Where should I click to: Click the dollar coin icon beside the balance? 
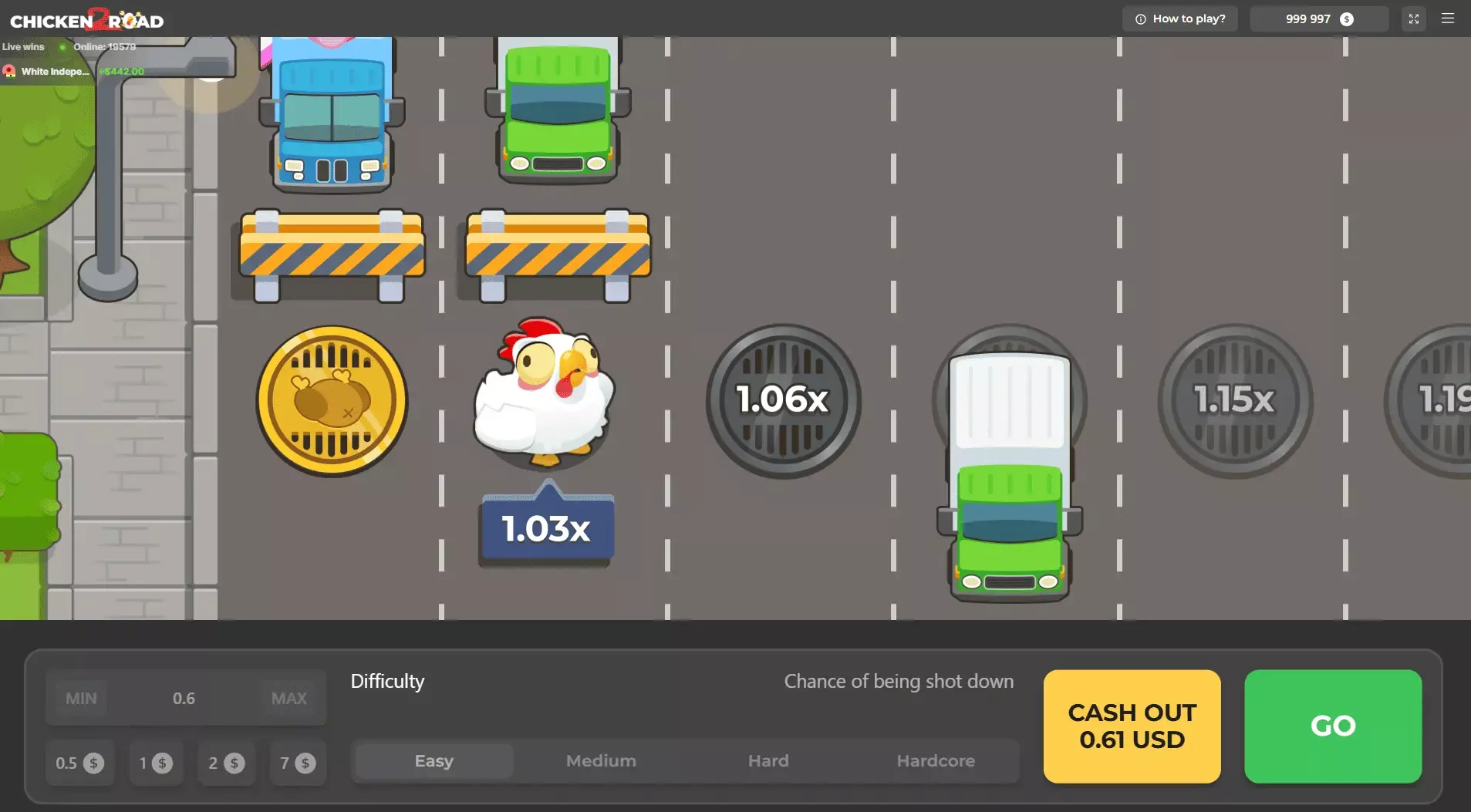1346,18
